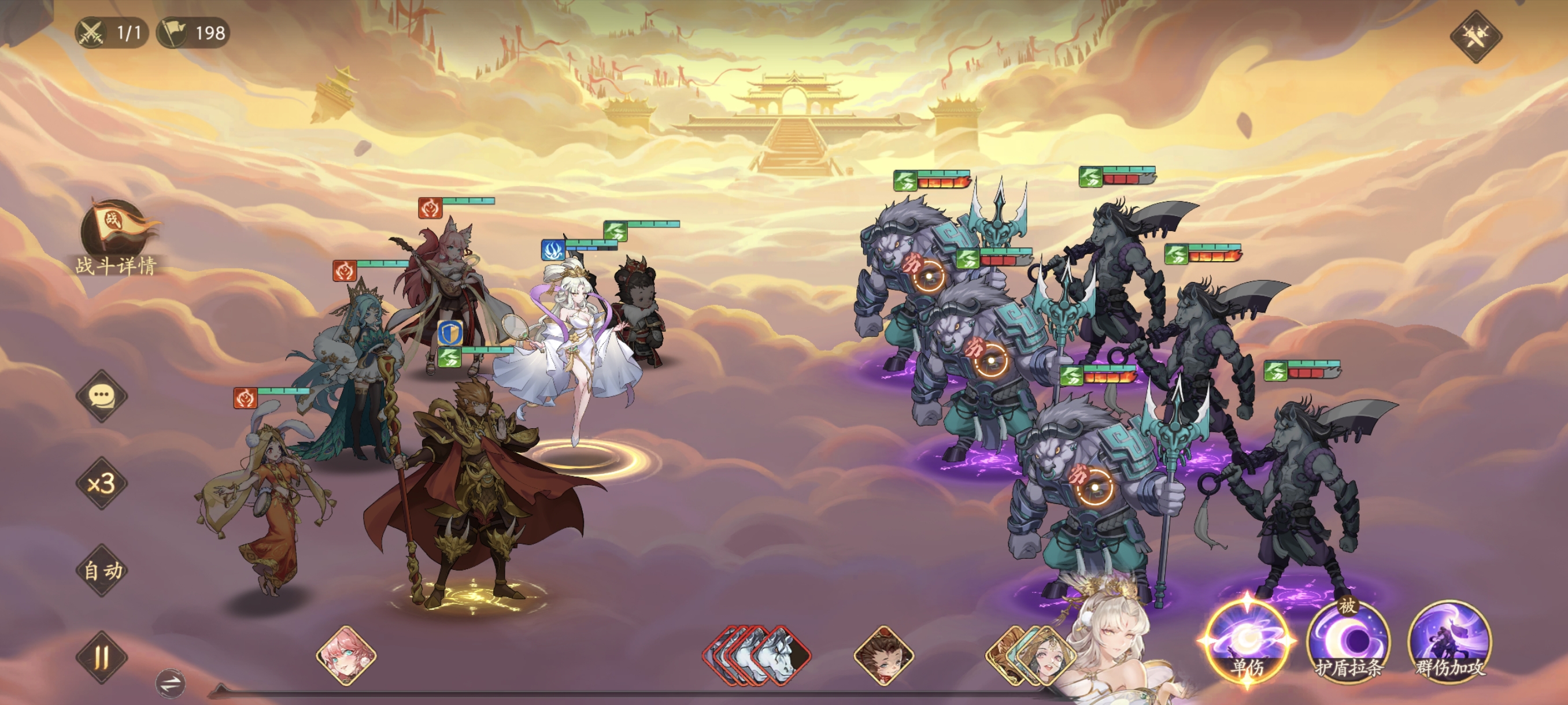Select the stacked horse enemy turn portraits

[x=759, y=656]
